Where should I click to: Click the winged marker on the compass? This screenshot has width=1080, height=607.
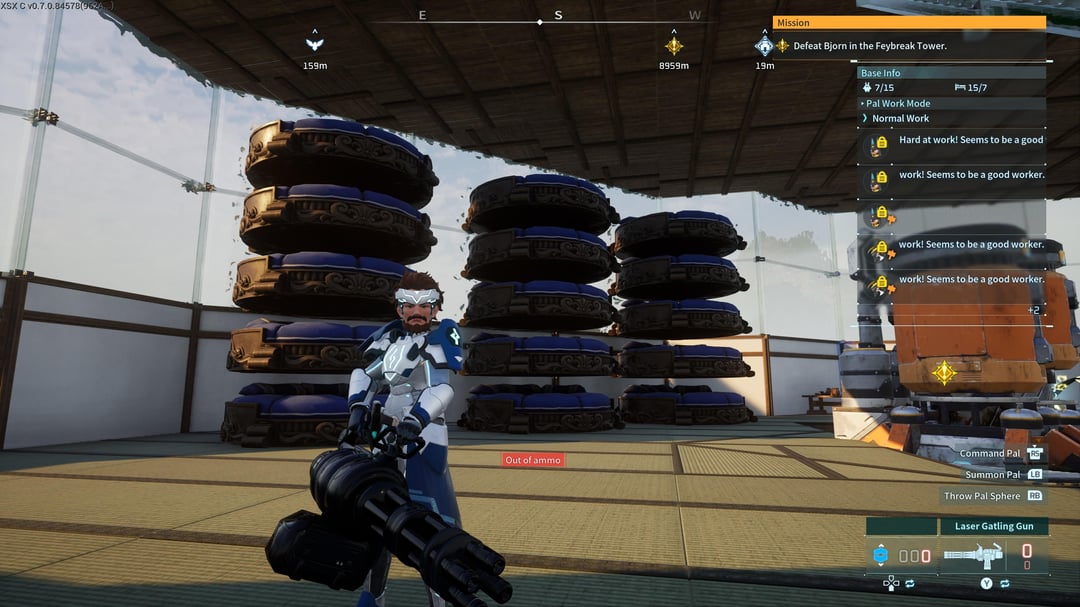315,44
